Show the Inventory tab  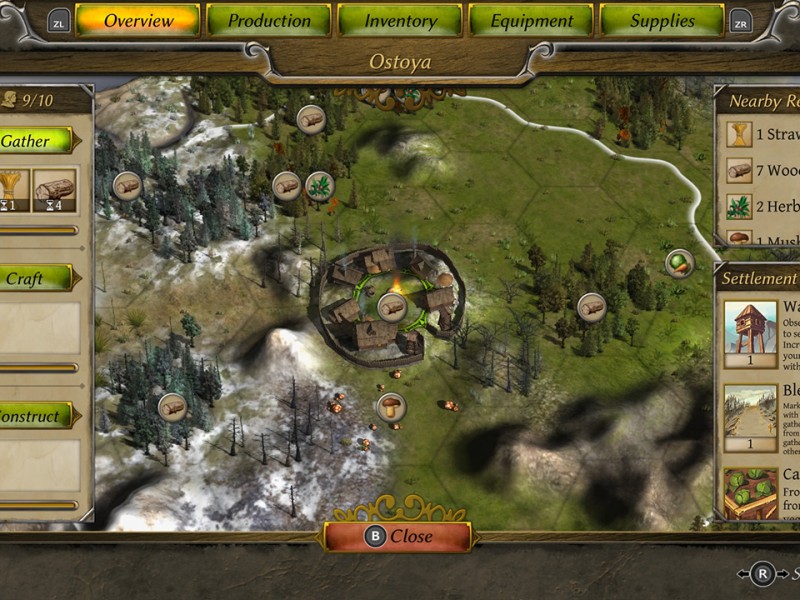[x=400, y=20]
